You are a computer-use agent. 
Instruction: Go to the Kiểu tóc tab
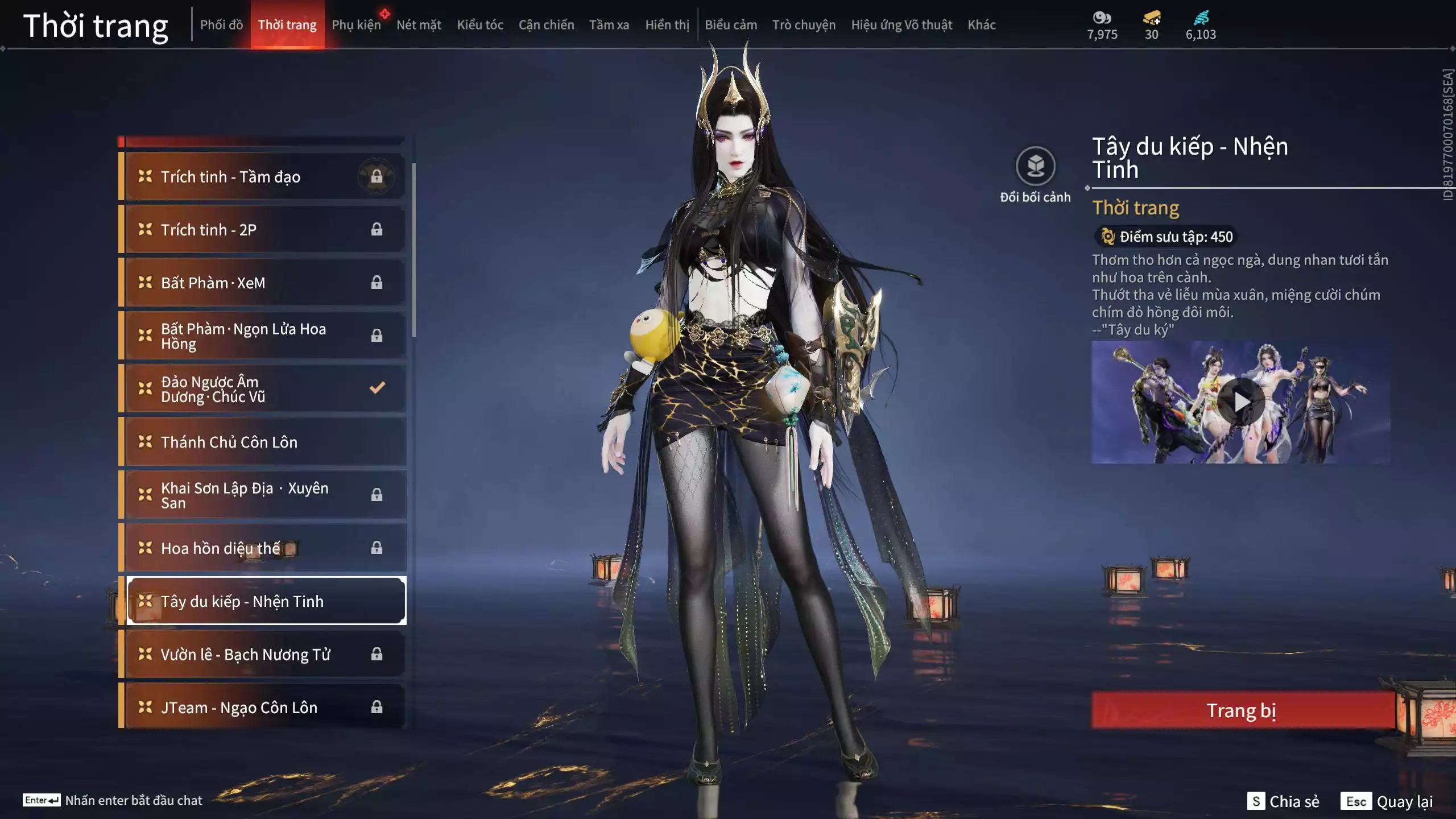pyautogui.click(x=480, y=25)
